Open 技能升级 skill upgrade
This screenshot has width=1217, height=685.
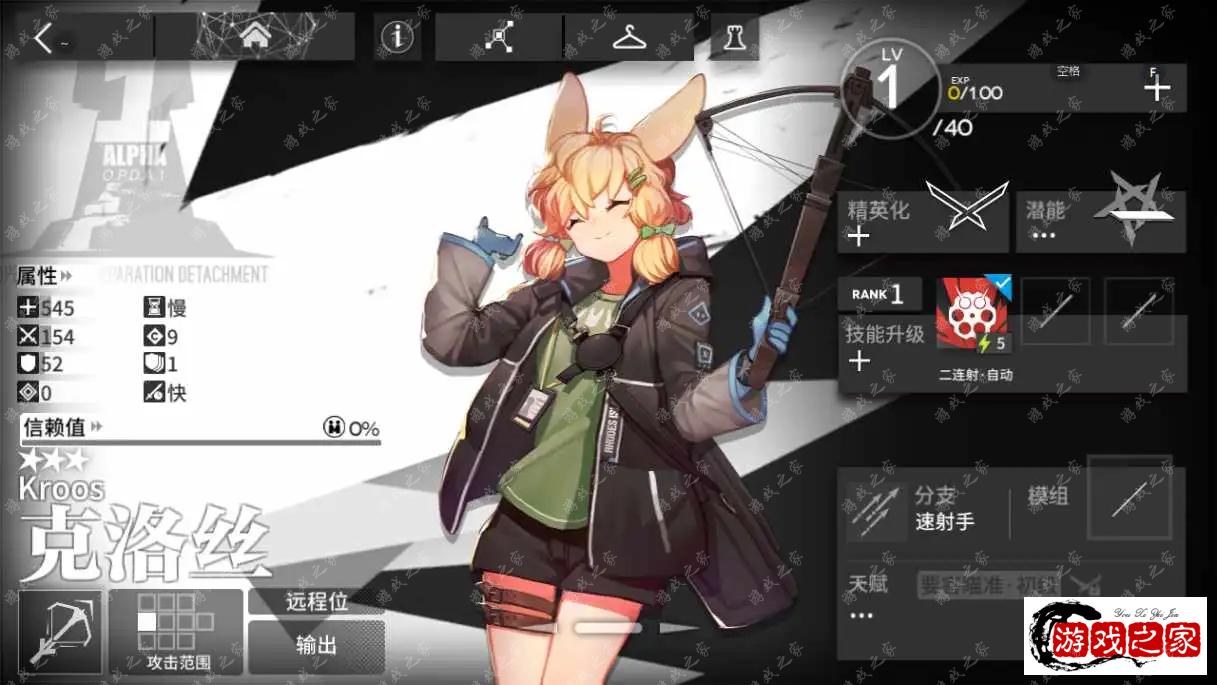click(x=883, y=347)
